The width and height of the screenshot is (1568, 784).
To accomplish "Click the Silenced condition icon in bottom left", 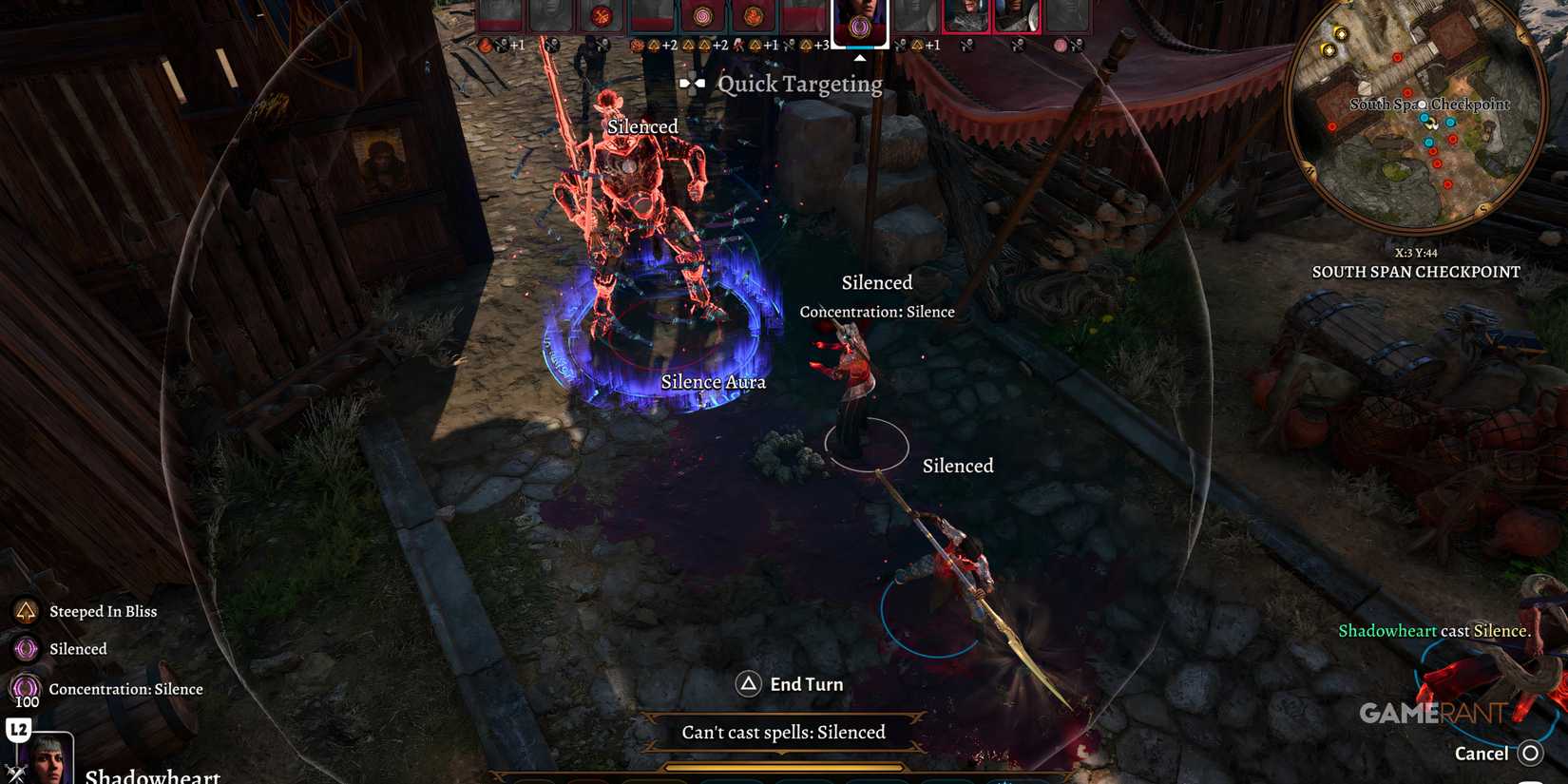I will tap(26, 649).
